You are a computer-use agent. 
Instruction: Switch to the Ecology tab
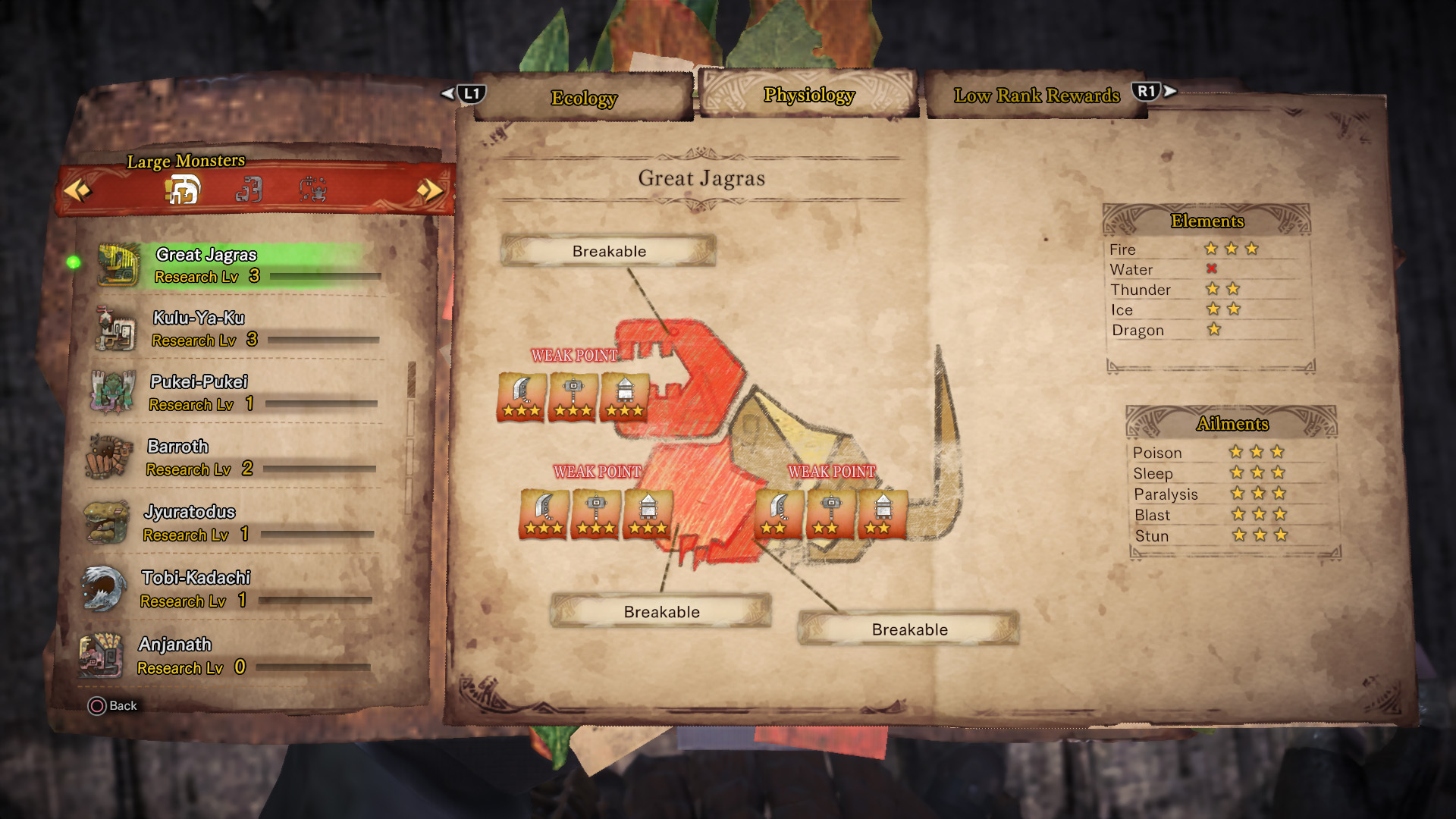583,98
